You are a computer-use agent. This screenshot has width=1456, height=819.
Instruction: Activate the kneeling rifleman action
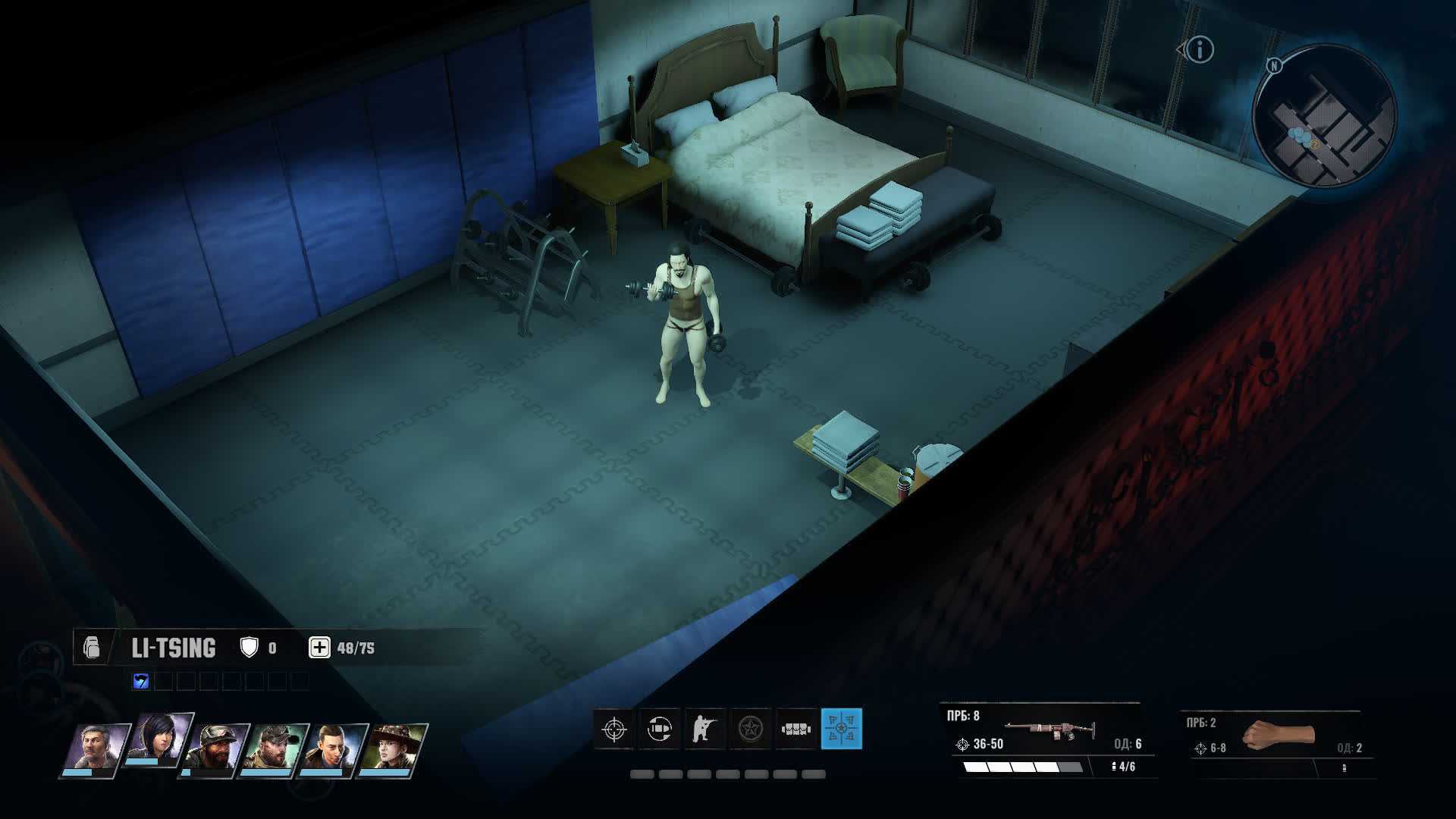point(705,729)
